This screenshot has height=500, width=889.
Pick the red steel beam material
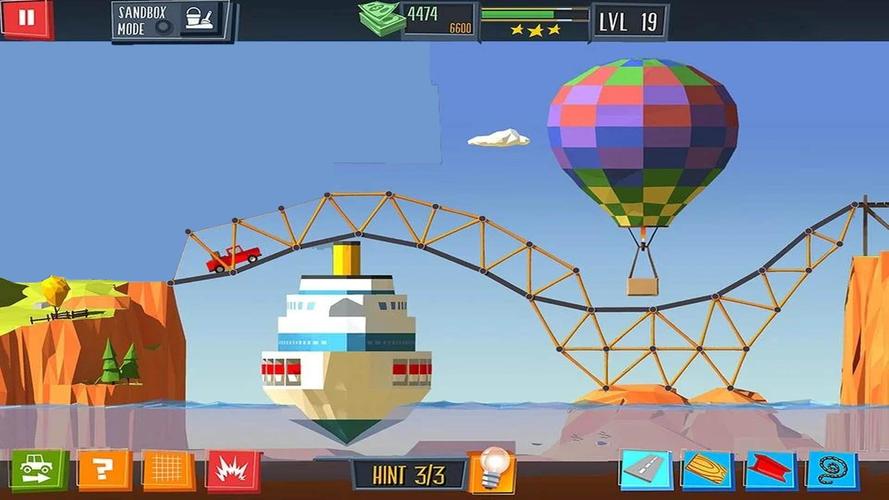[769, 469]
